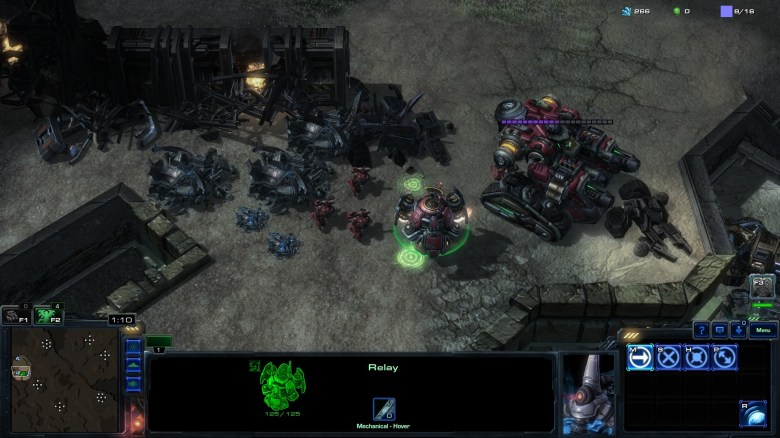Click the Relay unit portrait

(587, 392)
